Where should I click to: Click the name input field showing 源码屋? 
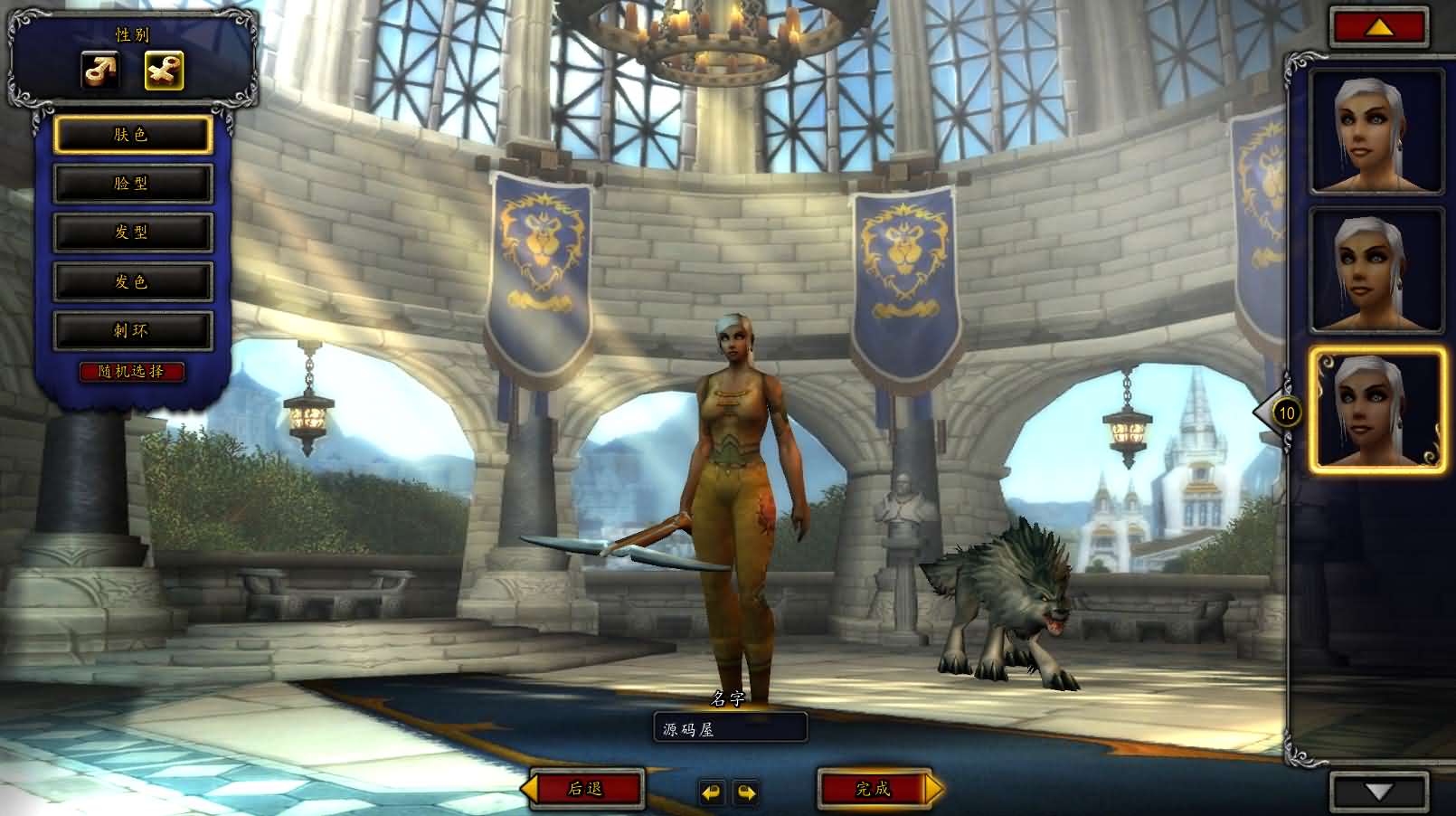pos(730,726)
